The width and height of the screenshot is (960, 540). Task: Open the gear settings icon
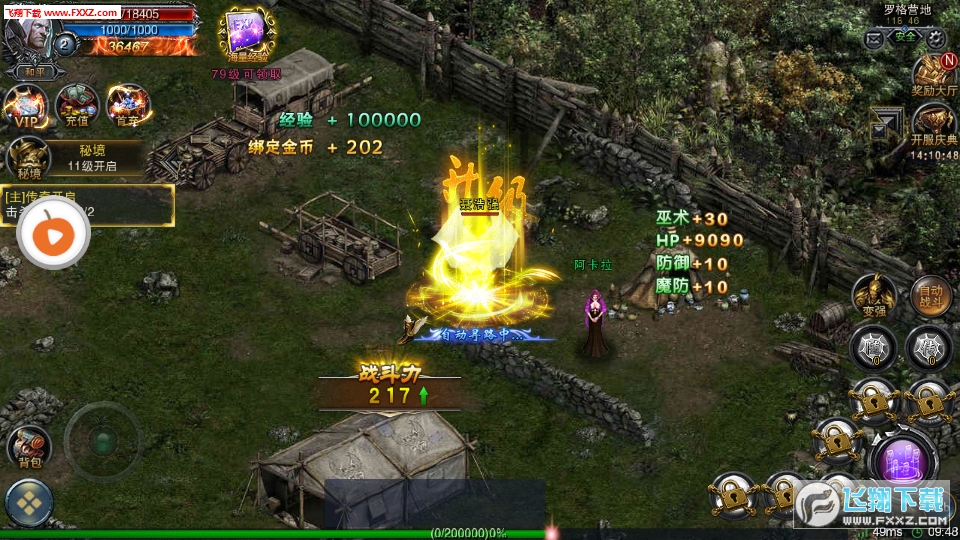click(936, 38)
